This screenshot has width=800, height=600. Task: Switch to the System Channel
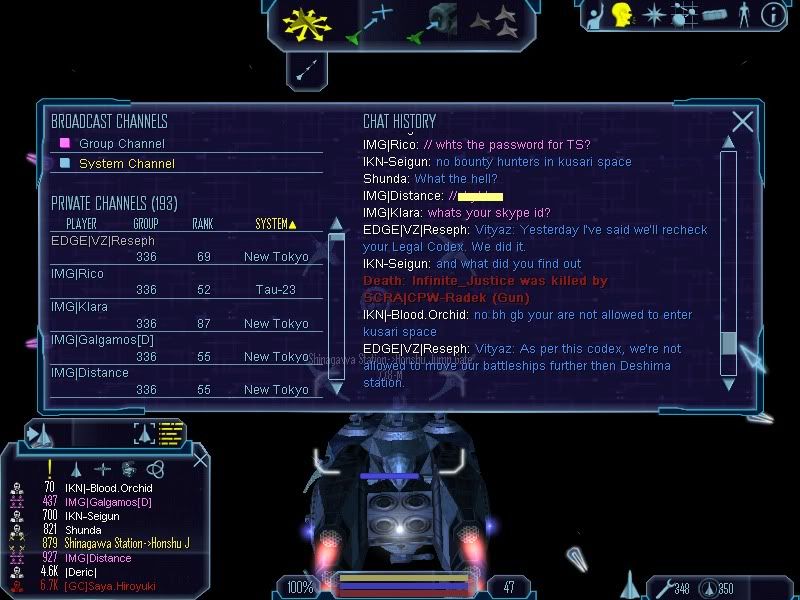click(126, 164)
